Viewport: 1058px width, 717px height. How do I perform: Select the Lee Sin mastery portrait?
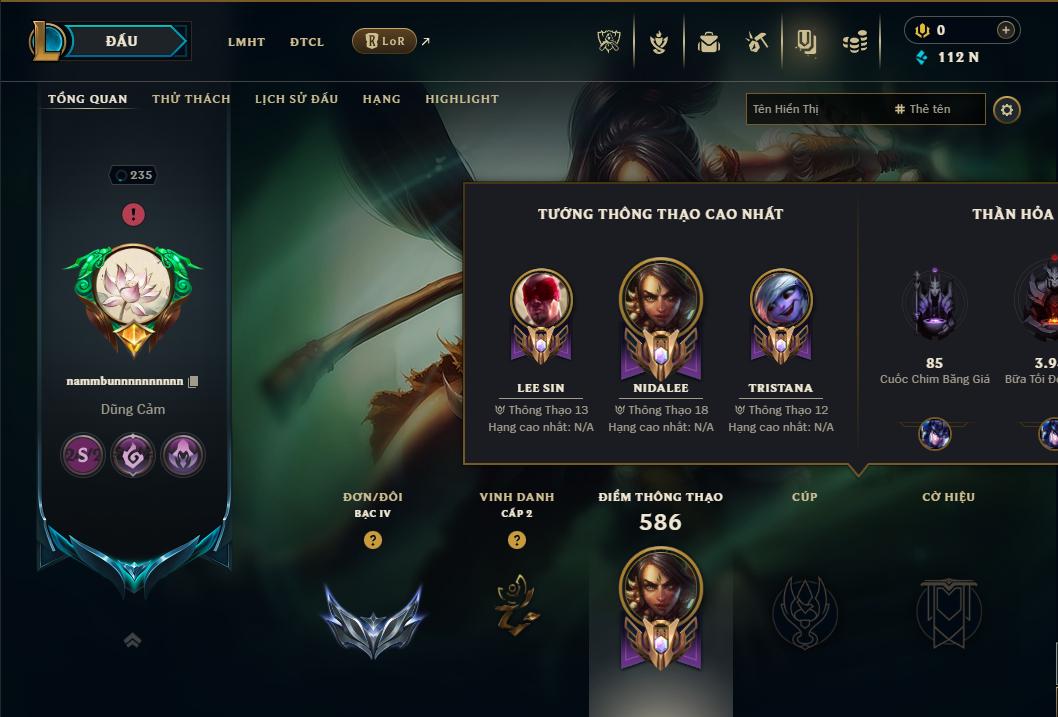(540, 300)
